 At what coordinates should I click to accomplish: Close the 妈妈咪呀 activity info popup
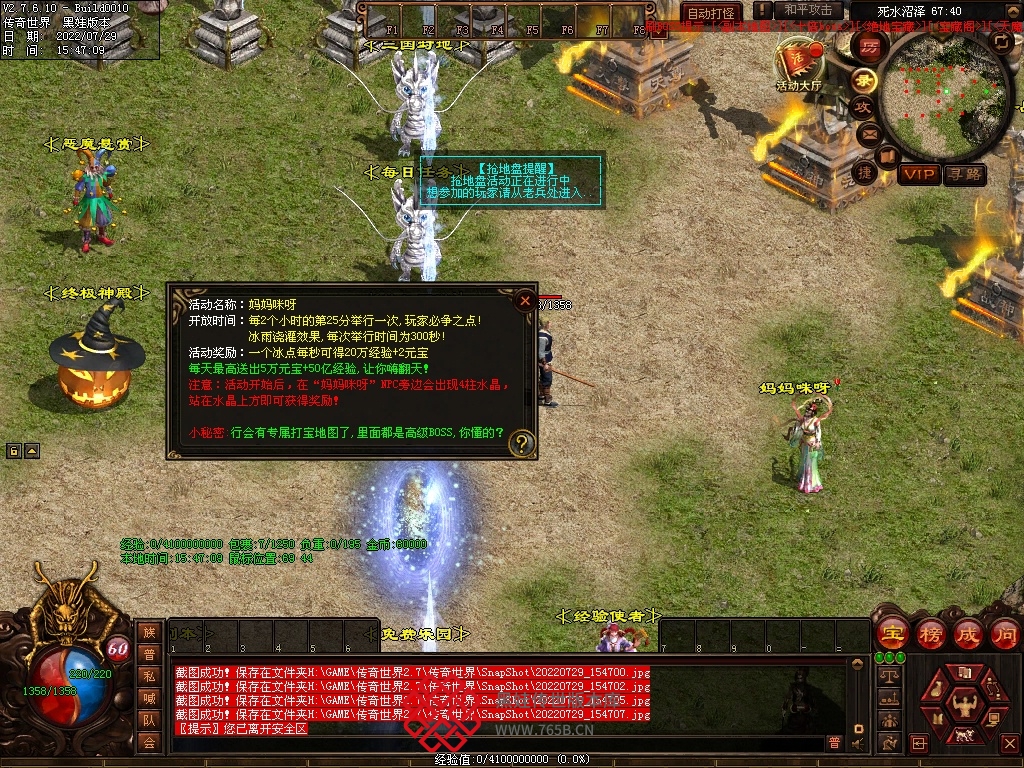coord(524,299)
